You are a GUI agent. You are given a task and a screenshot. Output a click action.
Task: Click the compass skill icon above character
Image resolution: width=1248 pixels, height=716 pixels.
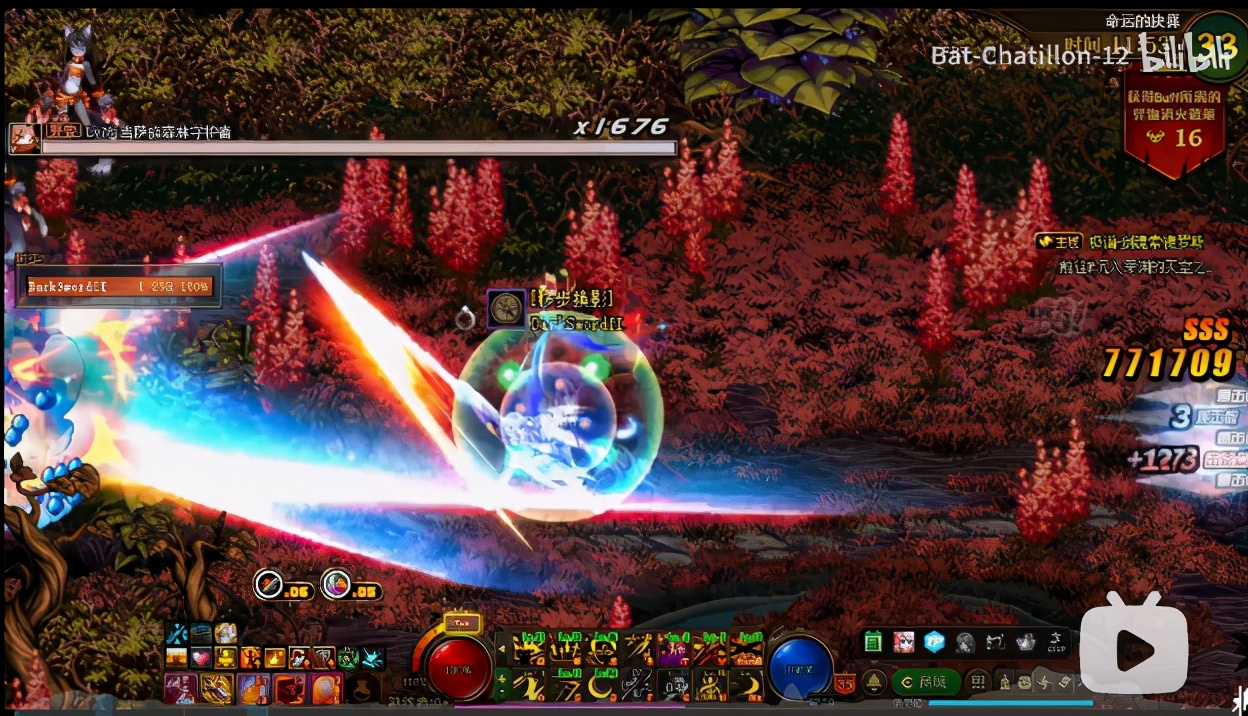tap(506, 308)
